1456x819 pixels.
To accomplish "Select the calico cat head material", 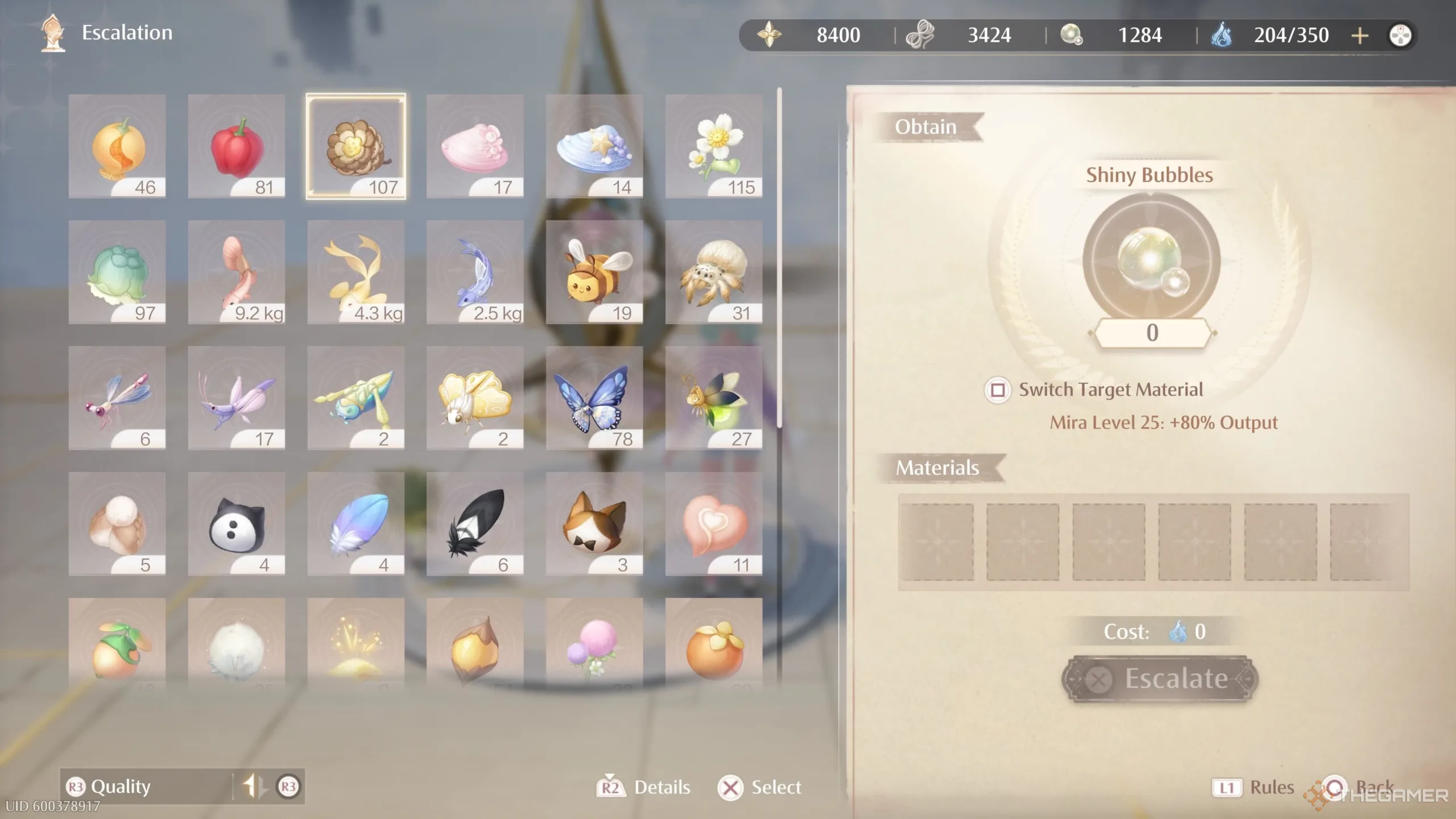I will click(594, 524).
